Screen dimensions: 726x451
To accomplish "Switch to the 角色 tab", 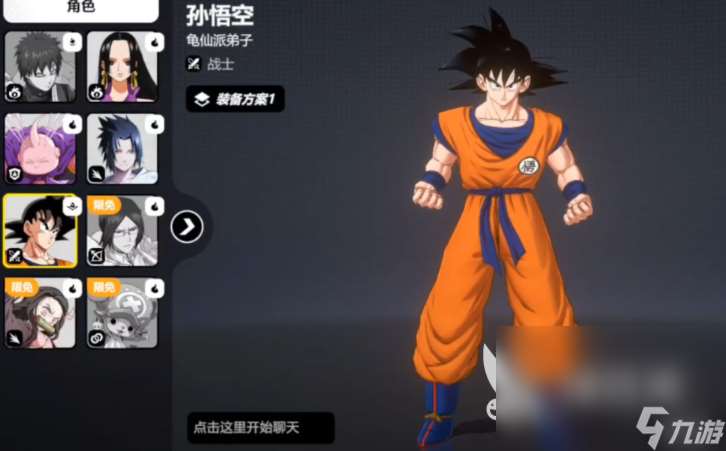I will (x=79, y=8).
